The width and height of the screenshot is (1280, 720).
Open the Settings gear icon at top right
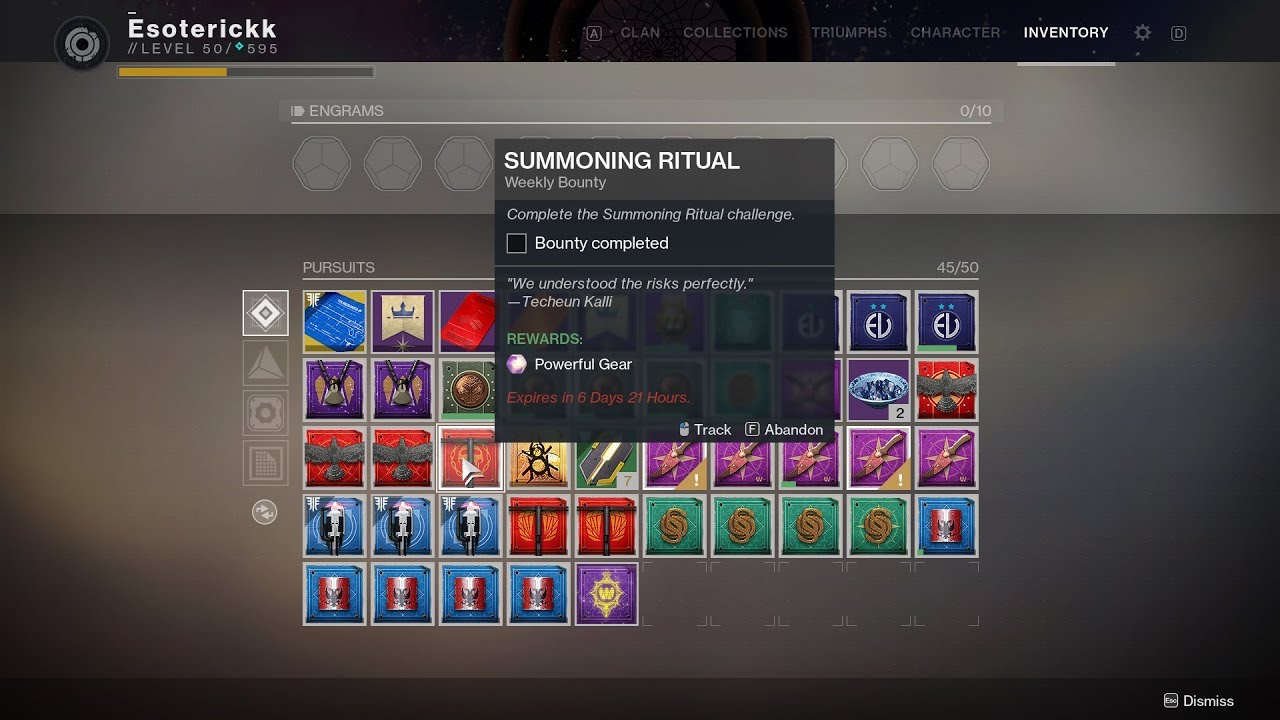click(1142, 33)
